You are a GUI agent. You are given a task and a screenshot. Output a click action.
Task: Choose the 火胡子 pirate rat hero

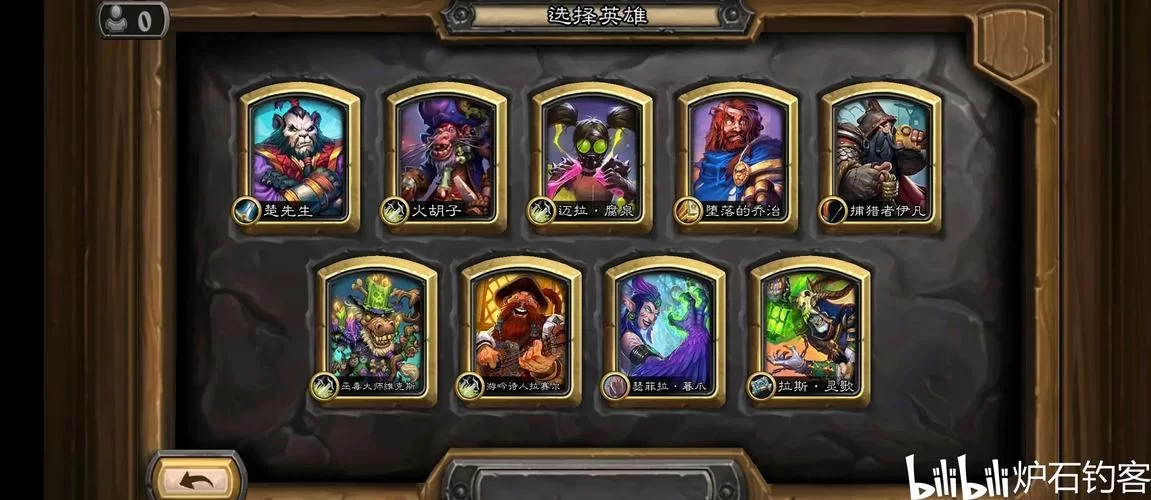tap(445, 150)
